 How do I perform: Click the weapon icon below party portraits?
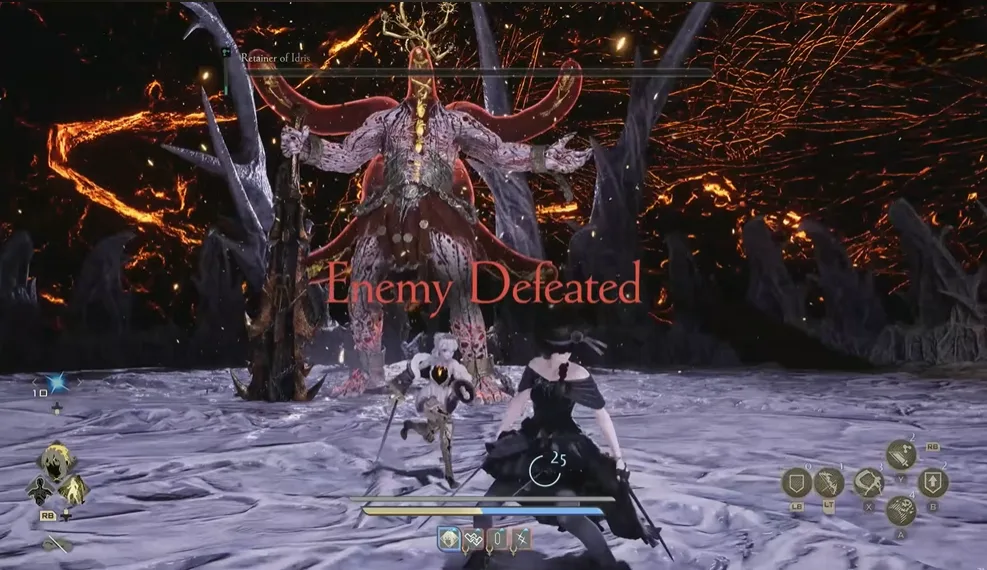[57, 545]
